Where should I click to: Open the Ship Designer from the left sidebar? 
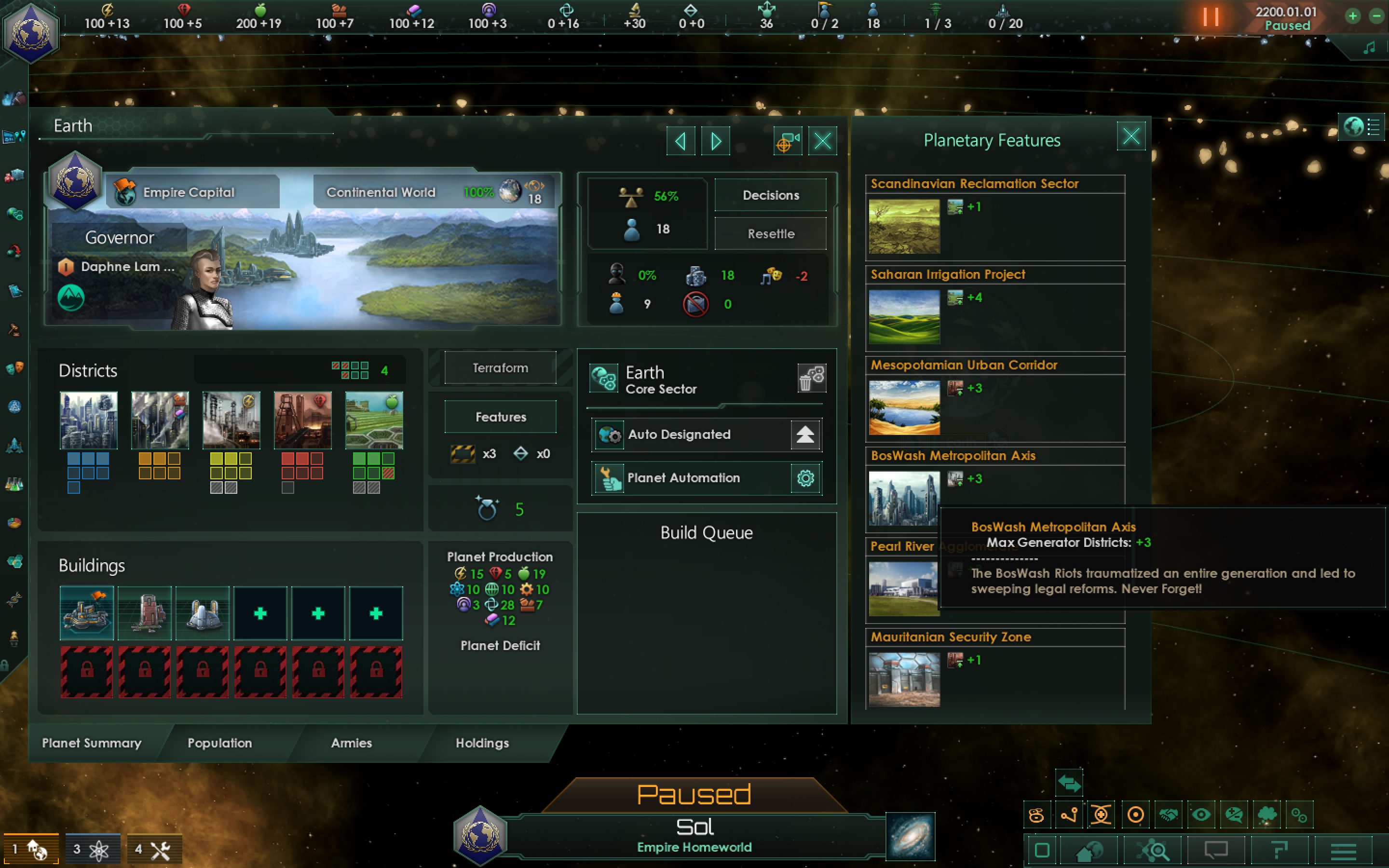[x=14, y=446]
